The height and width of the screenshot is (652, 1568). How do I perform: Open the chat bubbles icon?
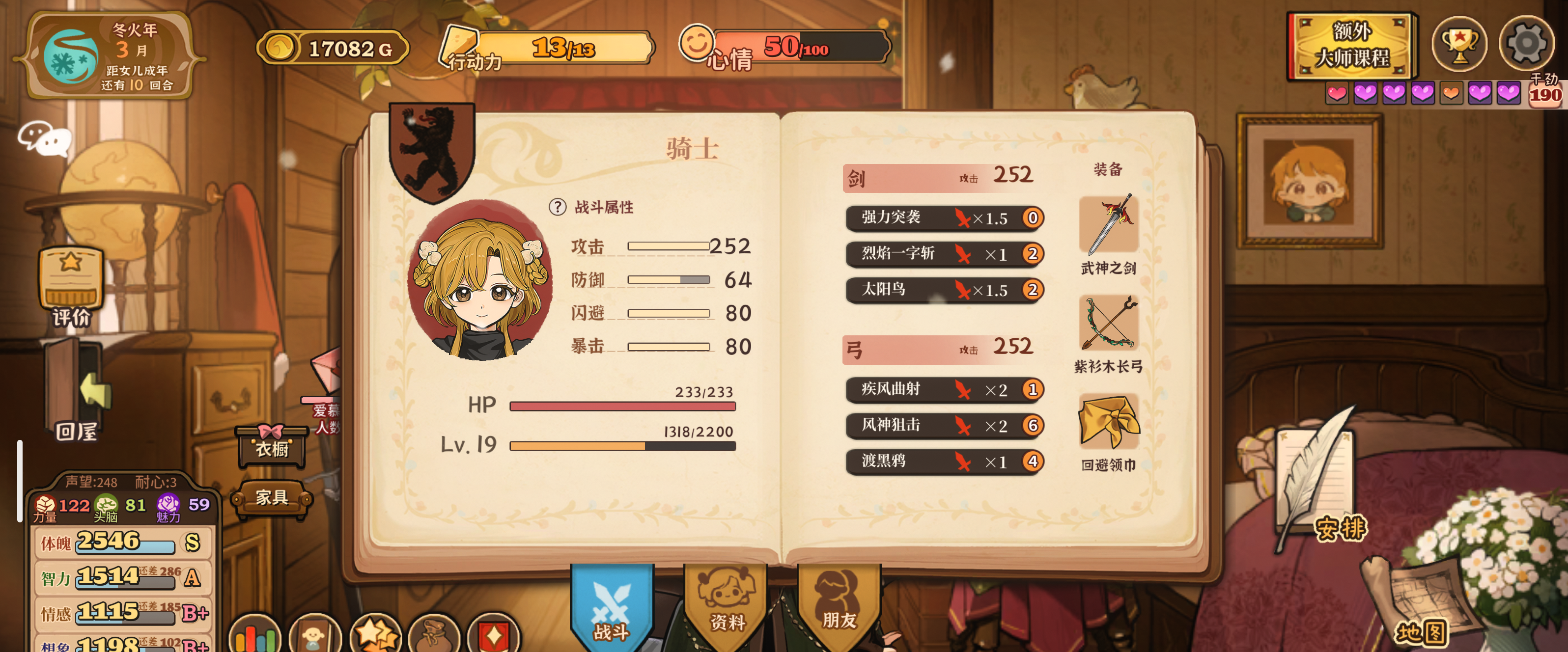tap(44, 138)
